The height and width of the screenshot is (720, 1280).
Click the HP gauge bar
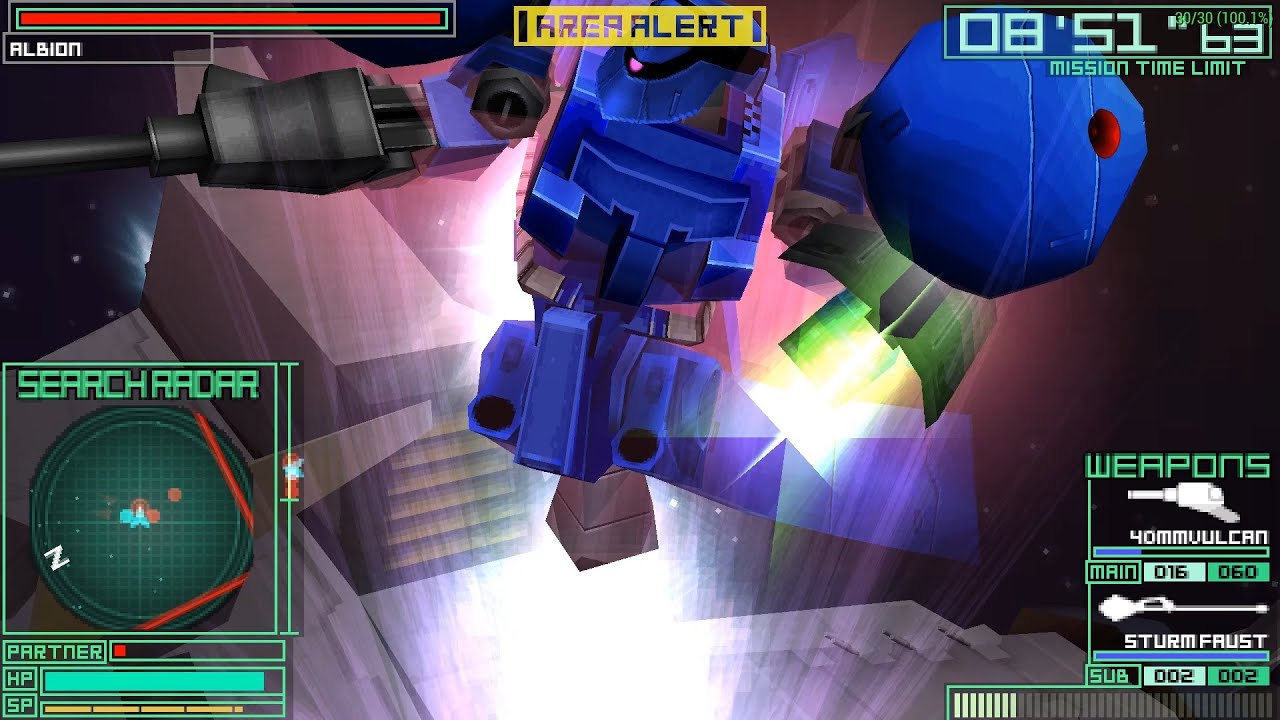pos(150,681)
